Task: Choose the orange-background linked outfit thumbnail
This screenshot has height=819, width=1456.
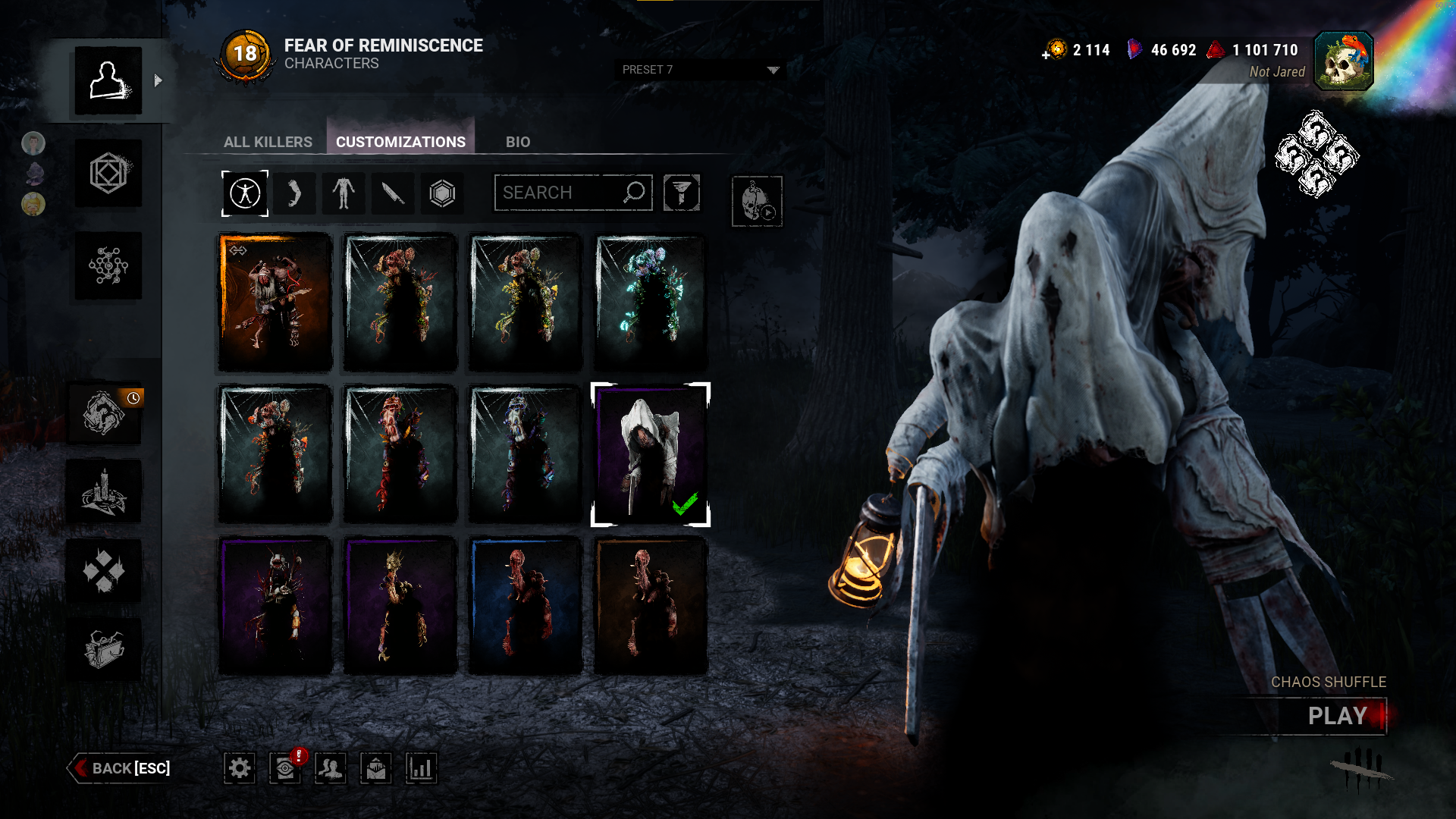Action: coord(275,303)
